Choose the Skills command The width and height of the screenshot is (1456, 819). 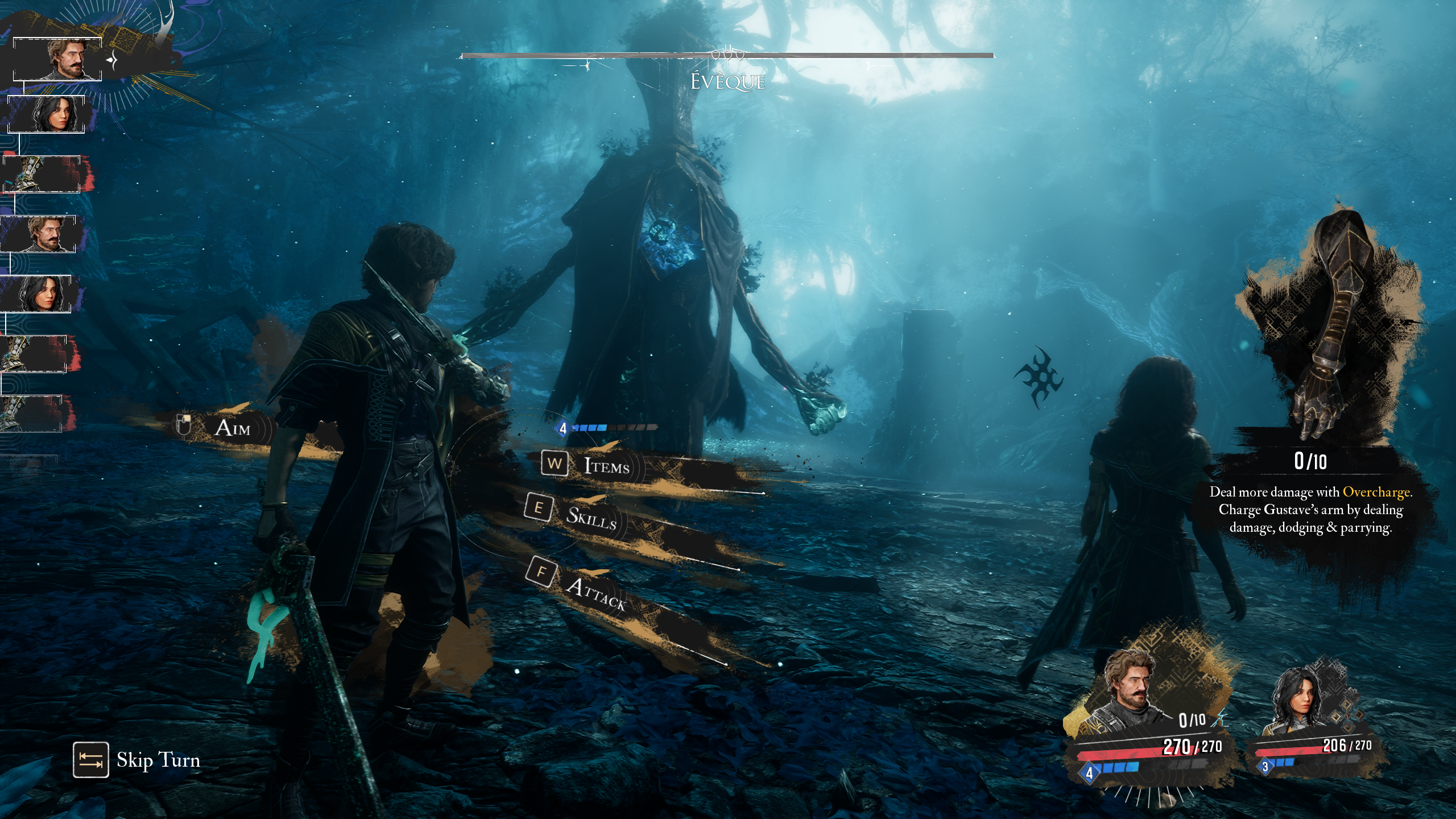click(x=590, y=516)
